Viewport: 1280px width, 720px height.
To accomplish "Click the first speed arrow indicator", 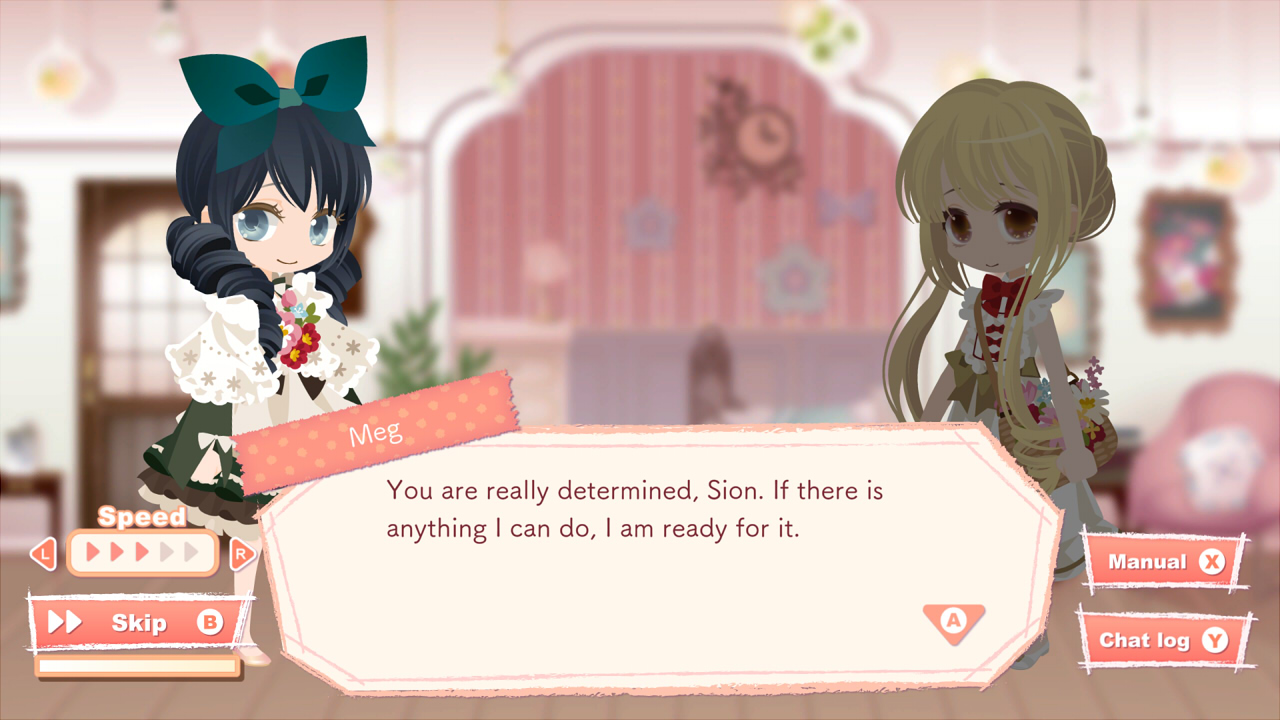I will tap(90, 549).
